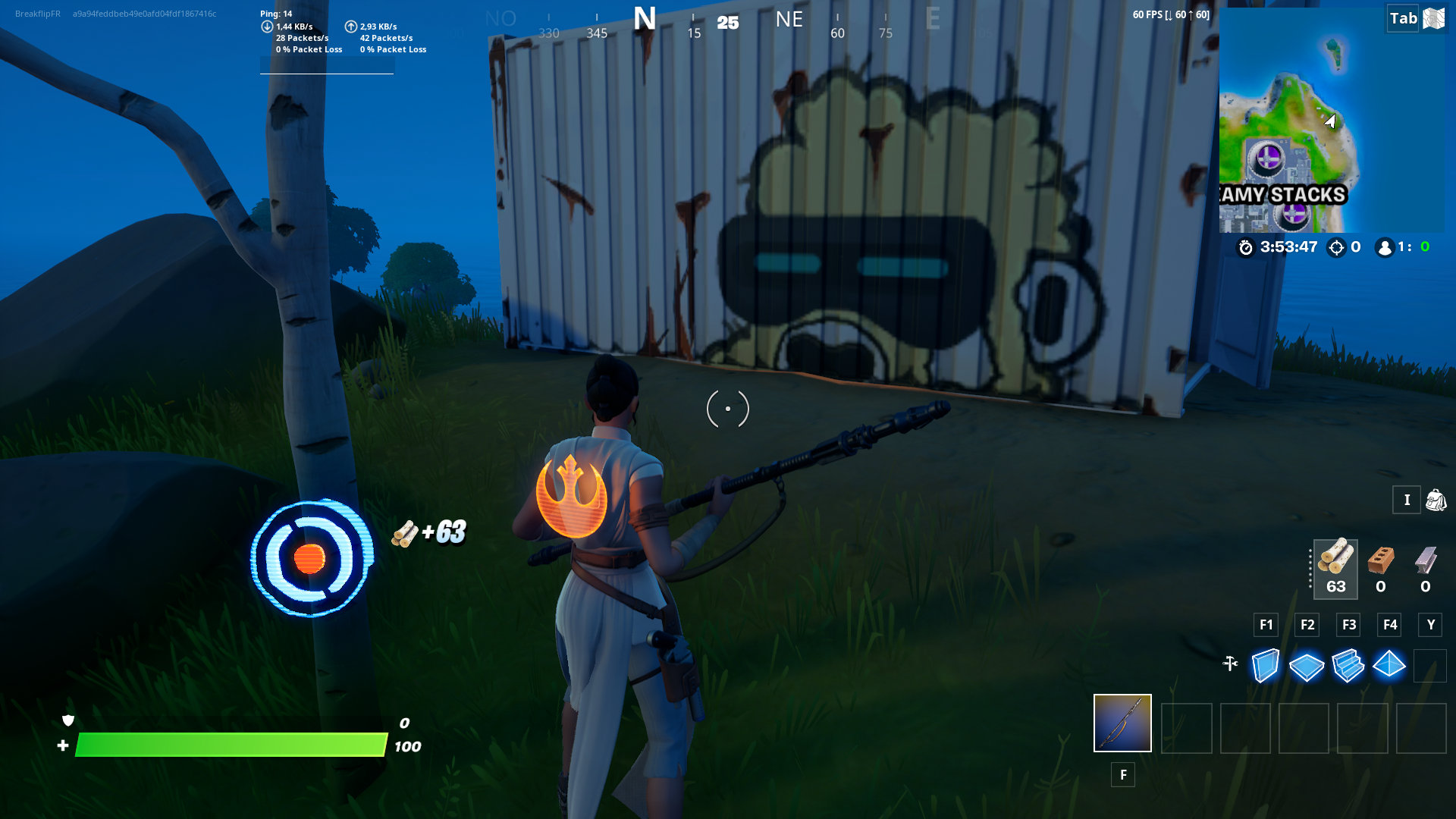Select the wall build piece above F1
The width and height of the screenshot is (1456, 819).
click(x=1265, y=666)
